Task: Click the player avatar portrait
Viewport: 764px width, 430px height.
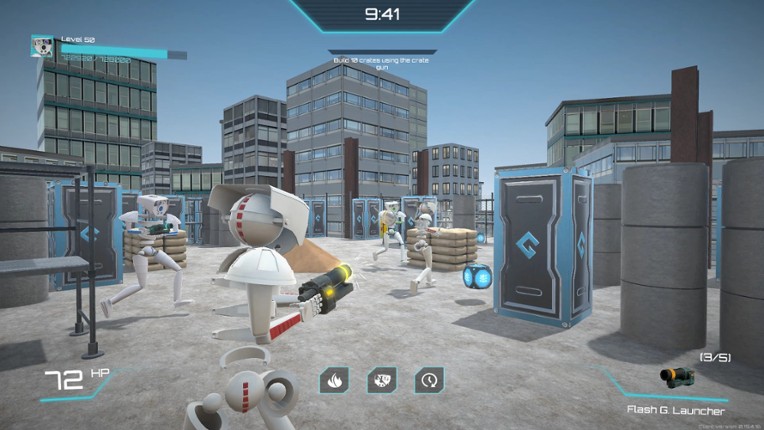Action: [42, 46]
